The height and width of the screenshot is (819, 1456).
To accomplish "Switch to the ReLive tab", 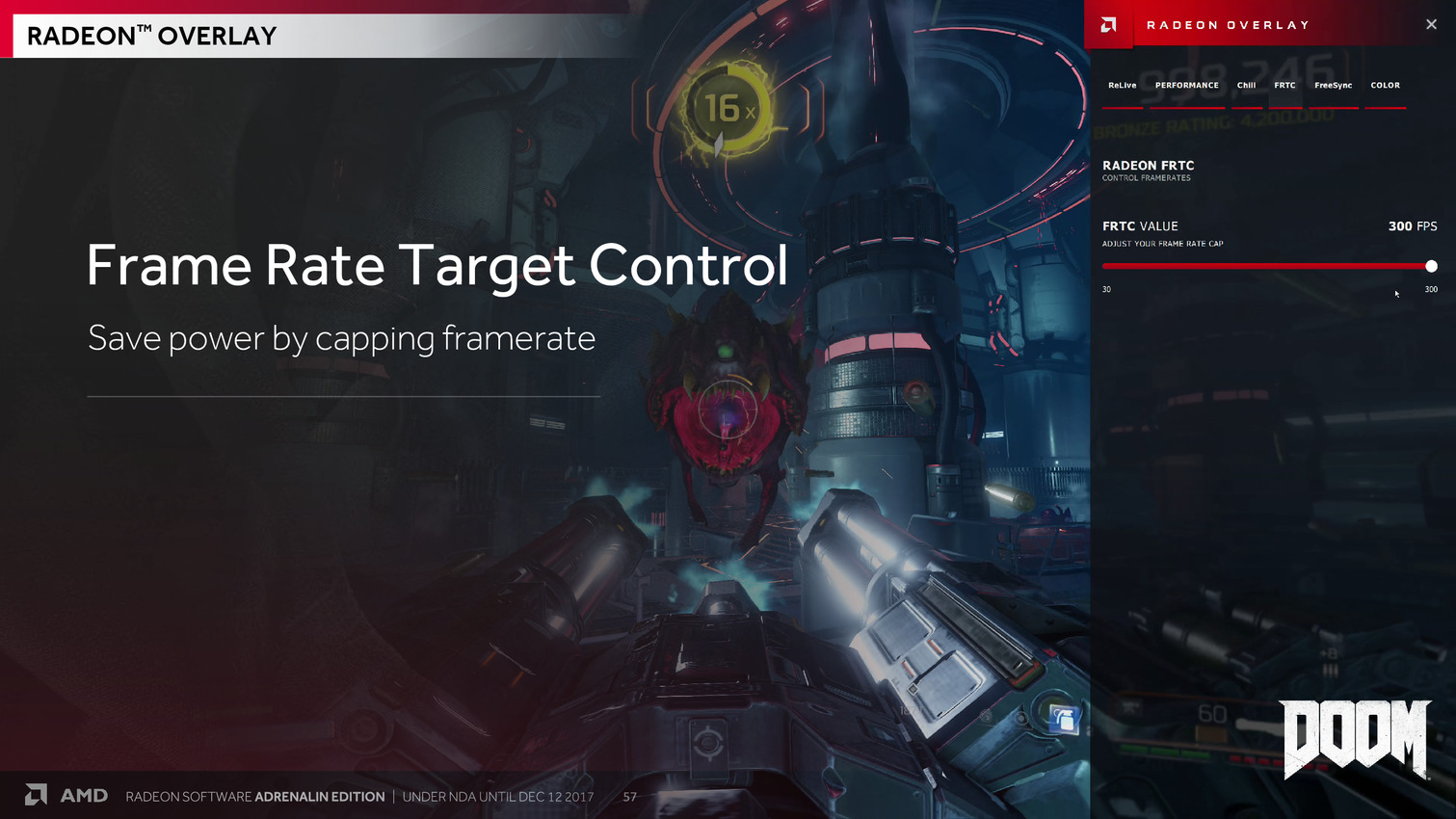I will click(1122, 86).
